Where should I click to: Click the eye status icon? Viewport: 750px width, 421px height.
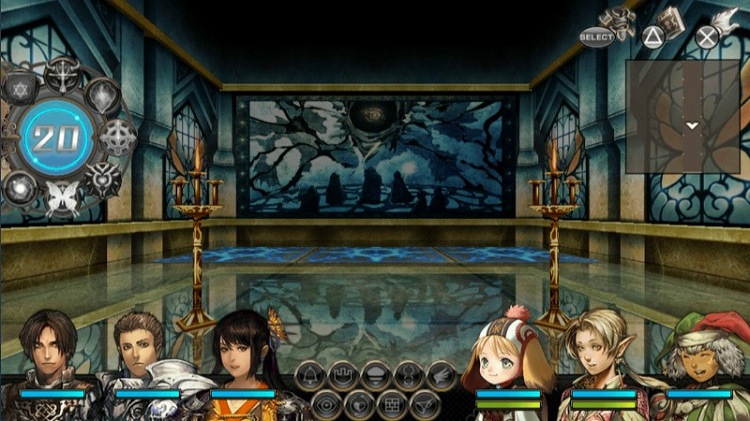tap(325, 405)
